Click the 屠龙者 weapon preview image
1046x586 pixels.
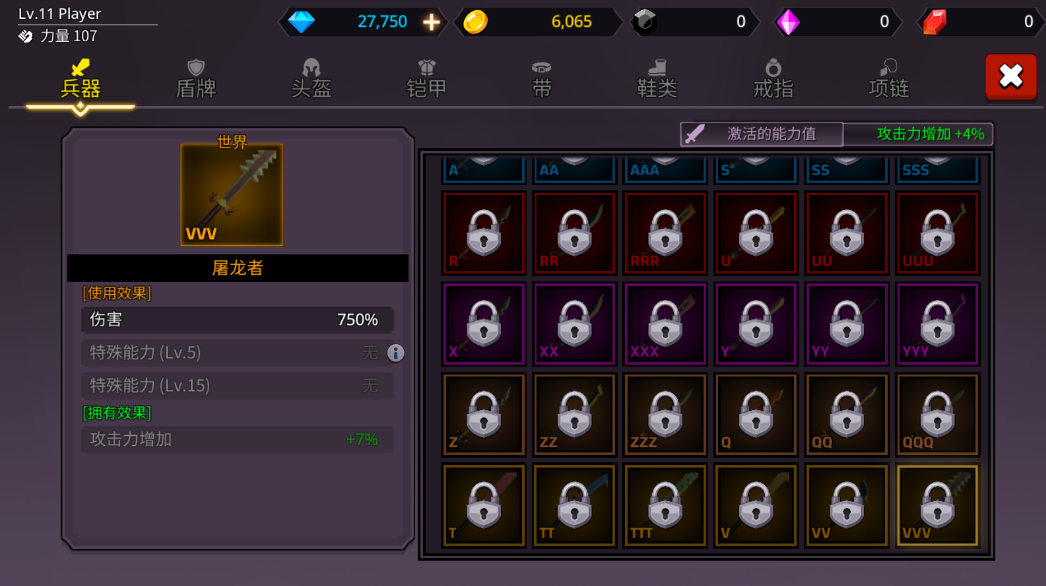232,195
